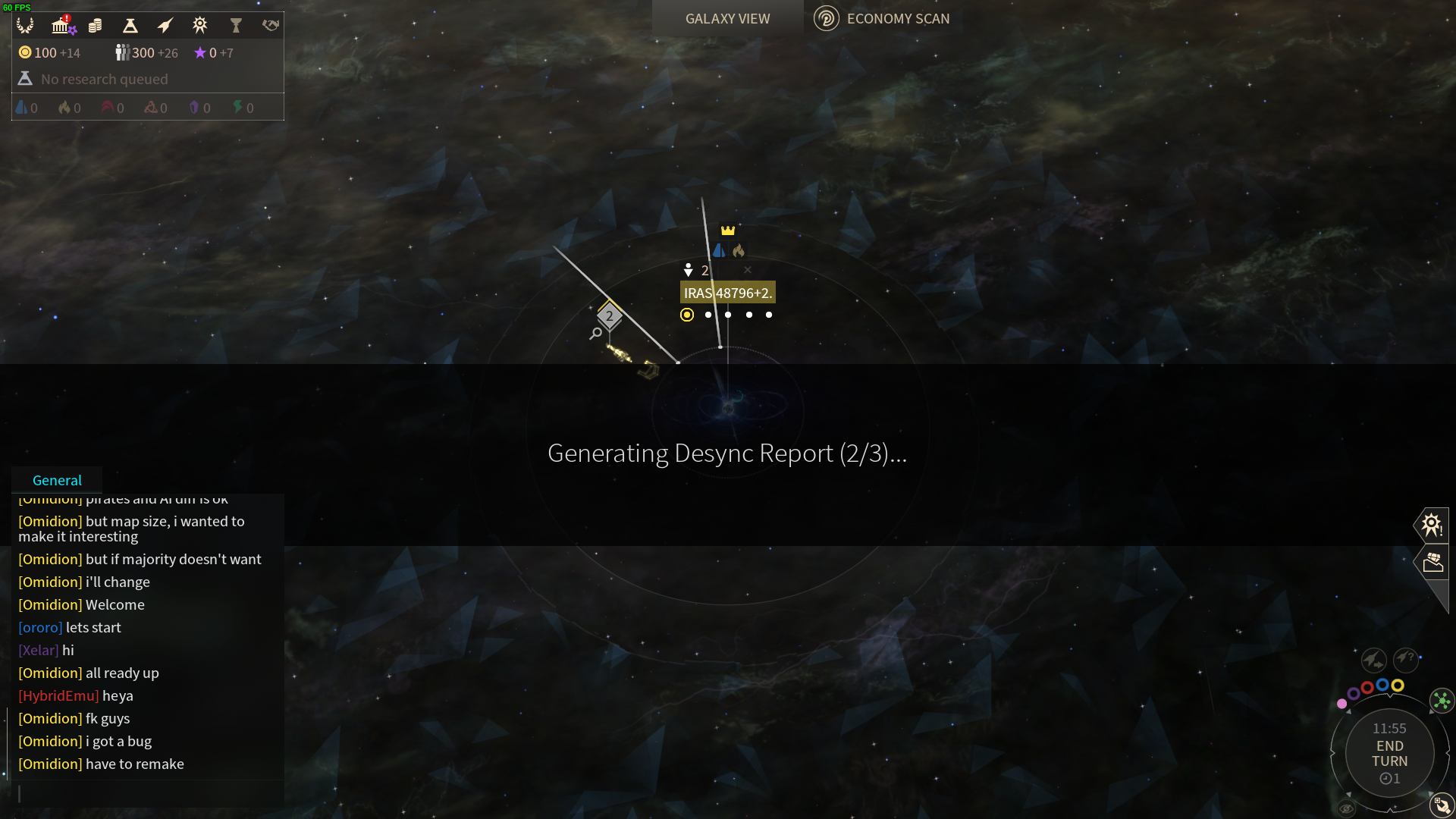This screenshot has width=1456, height=819.
Task: Open the empire laurel wreath screen
Action: point(25,26)
